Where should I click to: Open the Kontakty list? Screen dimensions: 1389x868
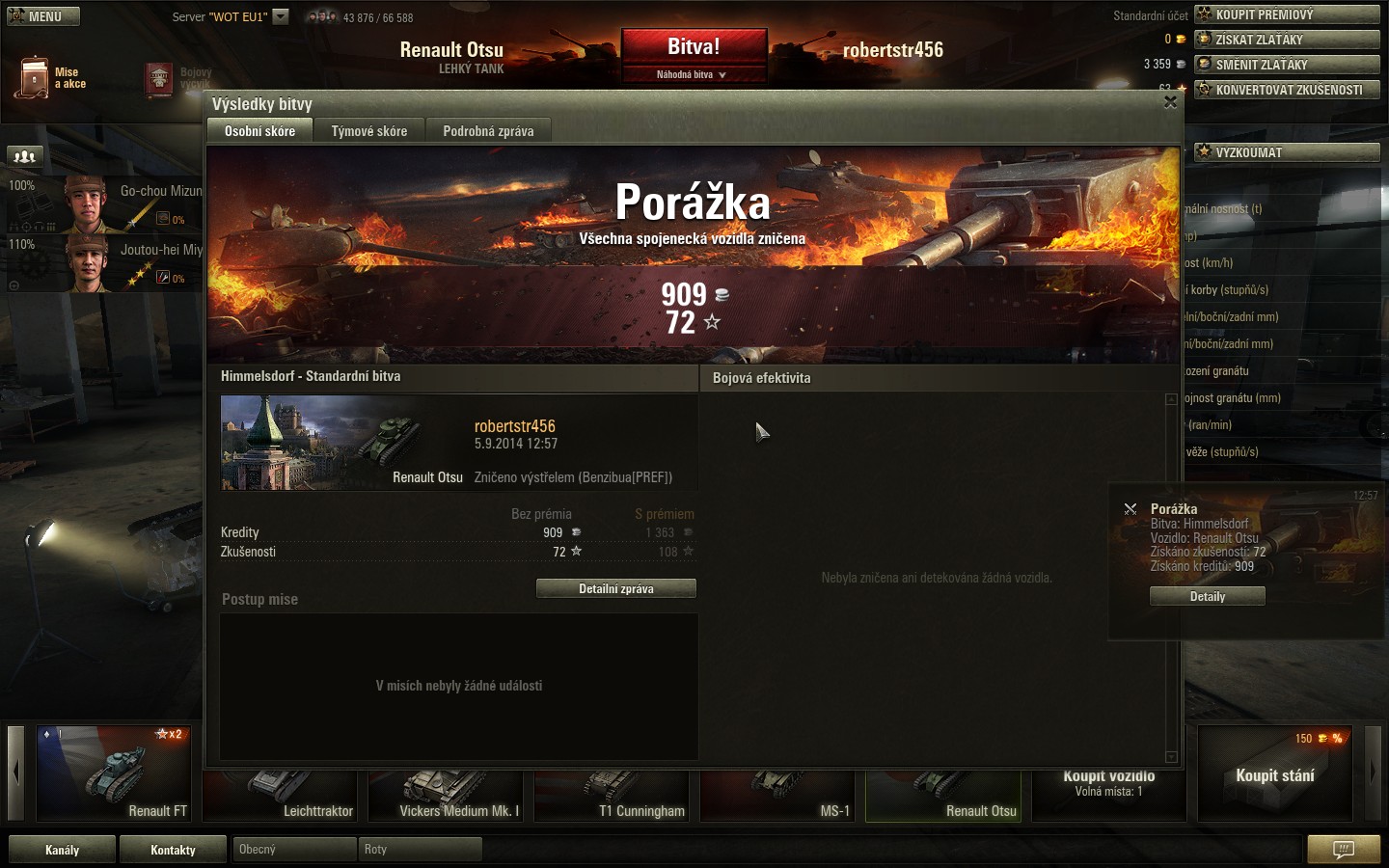(x=173, y=850)
